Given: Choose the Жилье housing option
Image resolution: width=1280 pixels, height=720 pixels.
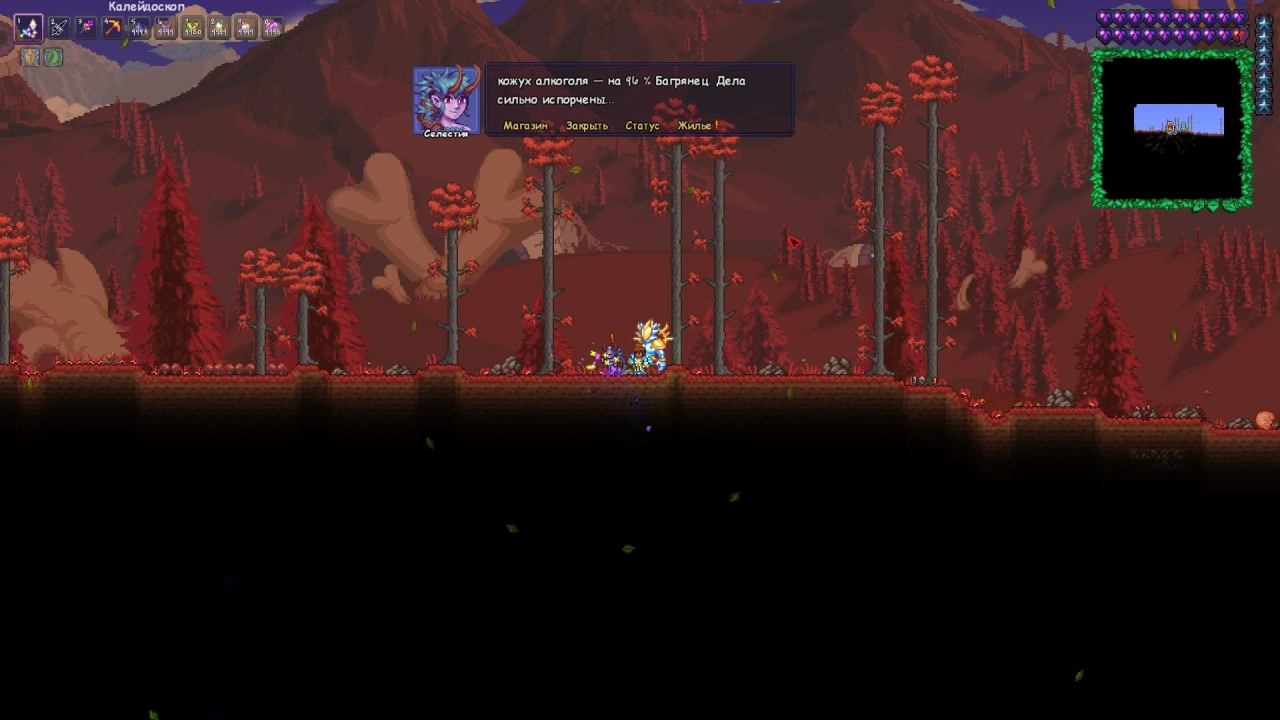Looking at the screenshot, I should pyautogui.click(x=697, y=126).
